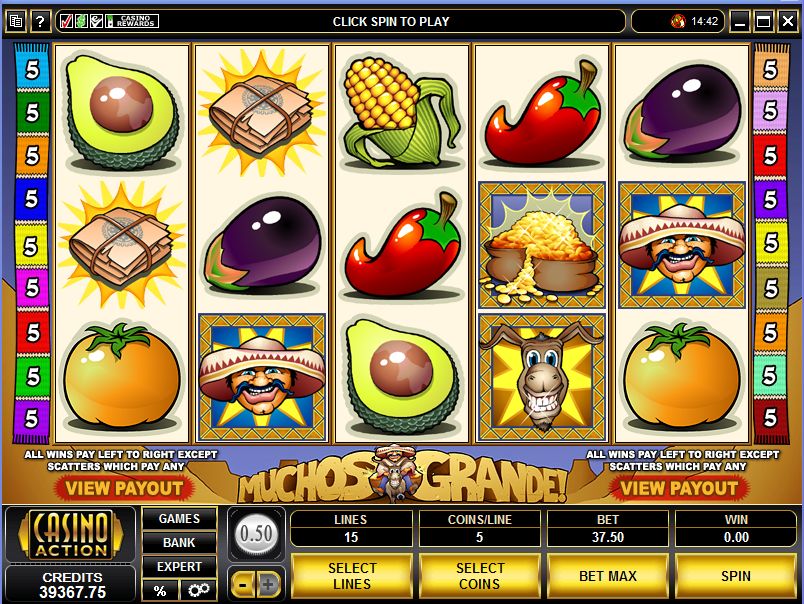Open the Bank menu
Image resolution: width=804 pixels, height=604 pixels.
[179, 543]
